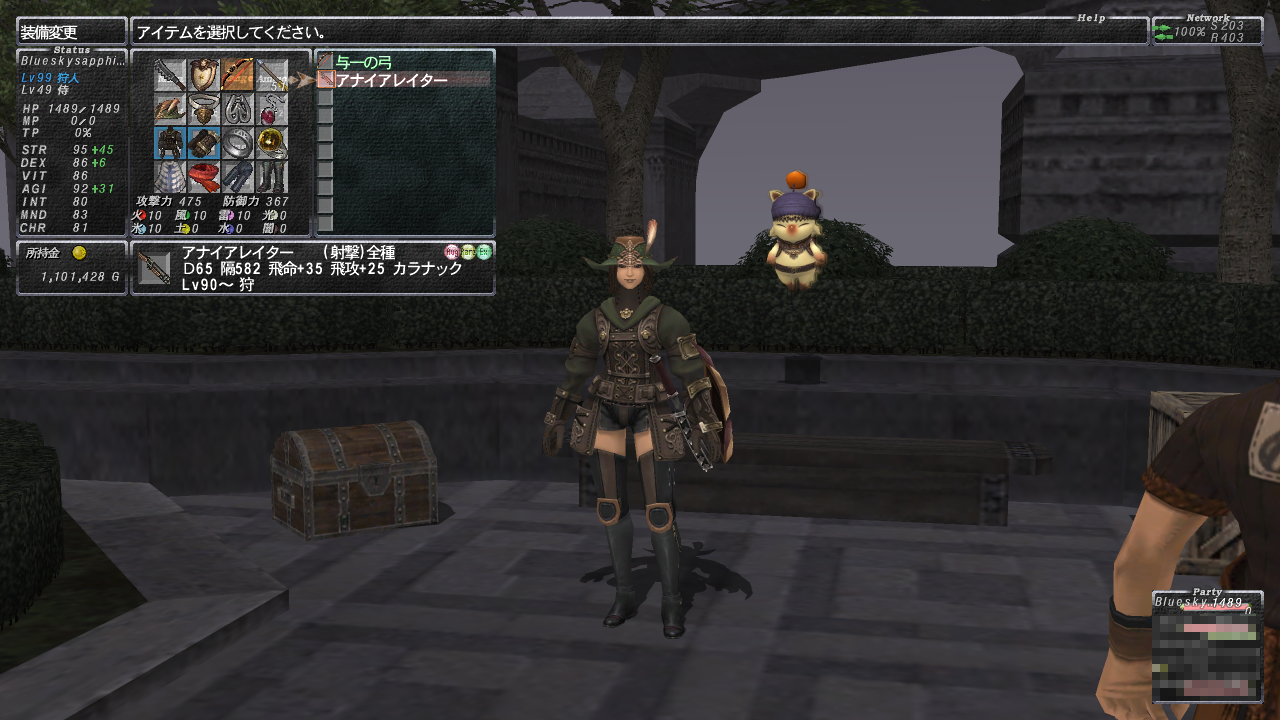Select the white cape back slot
This screenshot has height=720, width=1280.
[x=170, y=176]
